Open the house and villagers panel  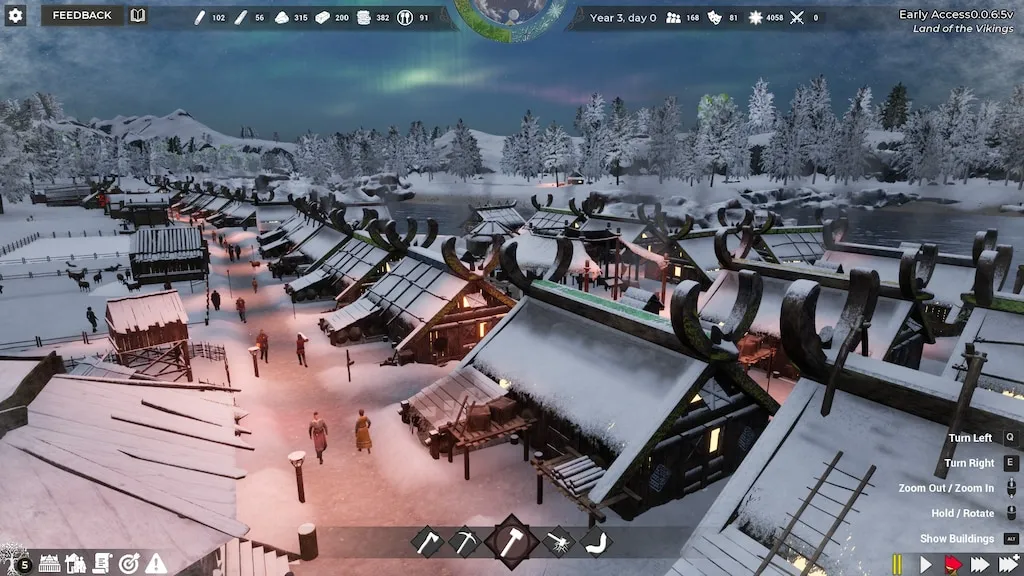click(x=76, y=563)
